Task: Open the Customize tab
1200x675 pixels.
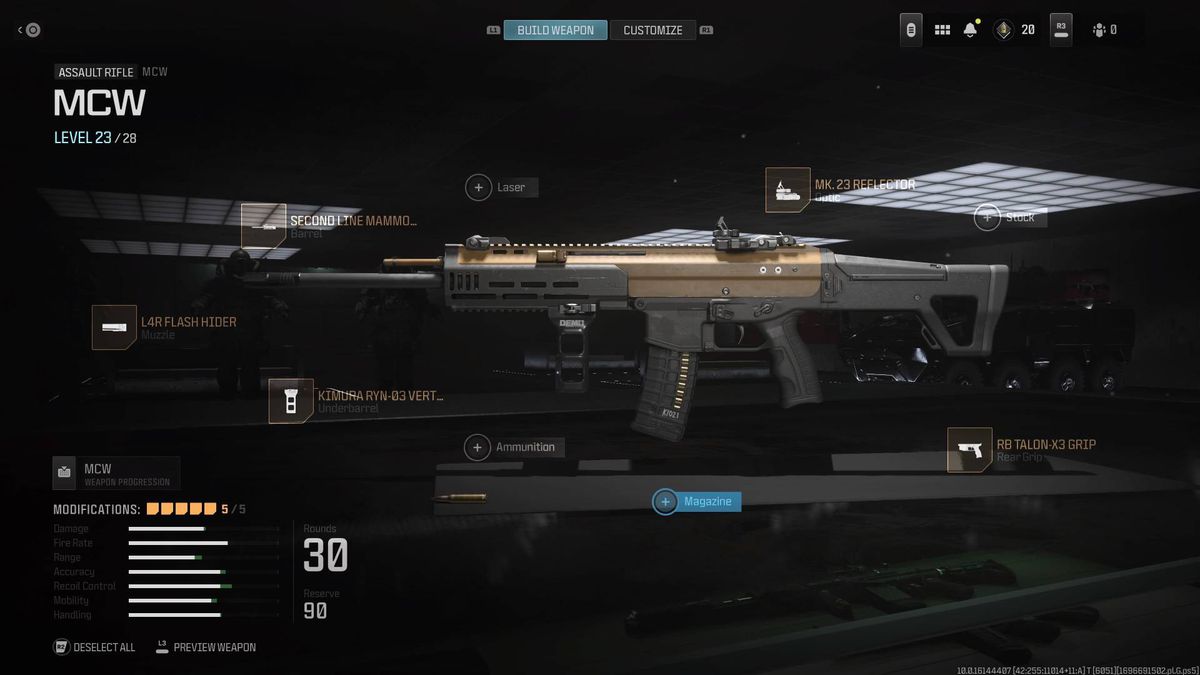Action: pos(652,30)
